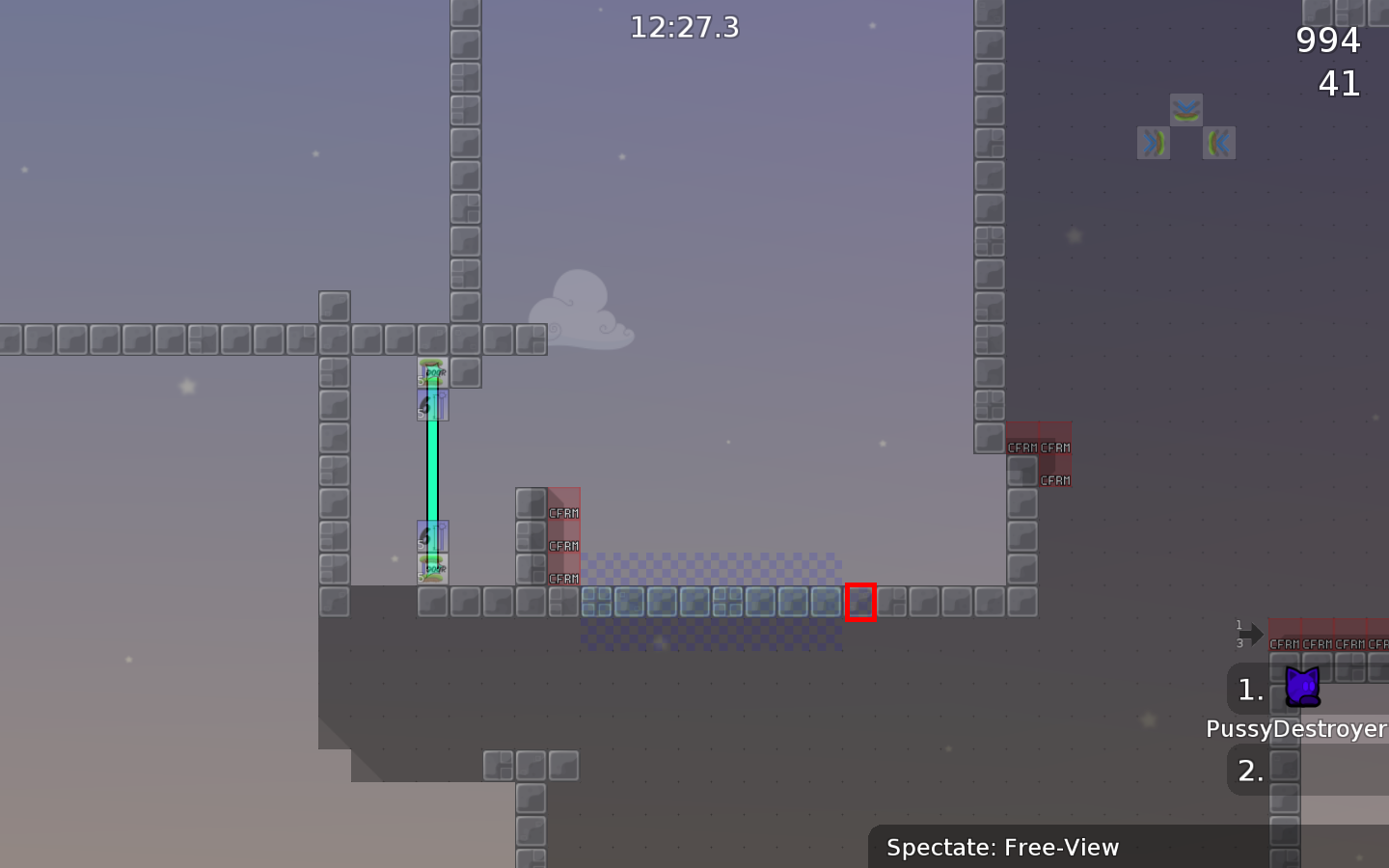Click the portal block numbered 6 below
The image size is (1389, 868).
tap(434, 536)
